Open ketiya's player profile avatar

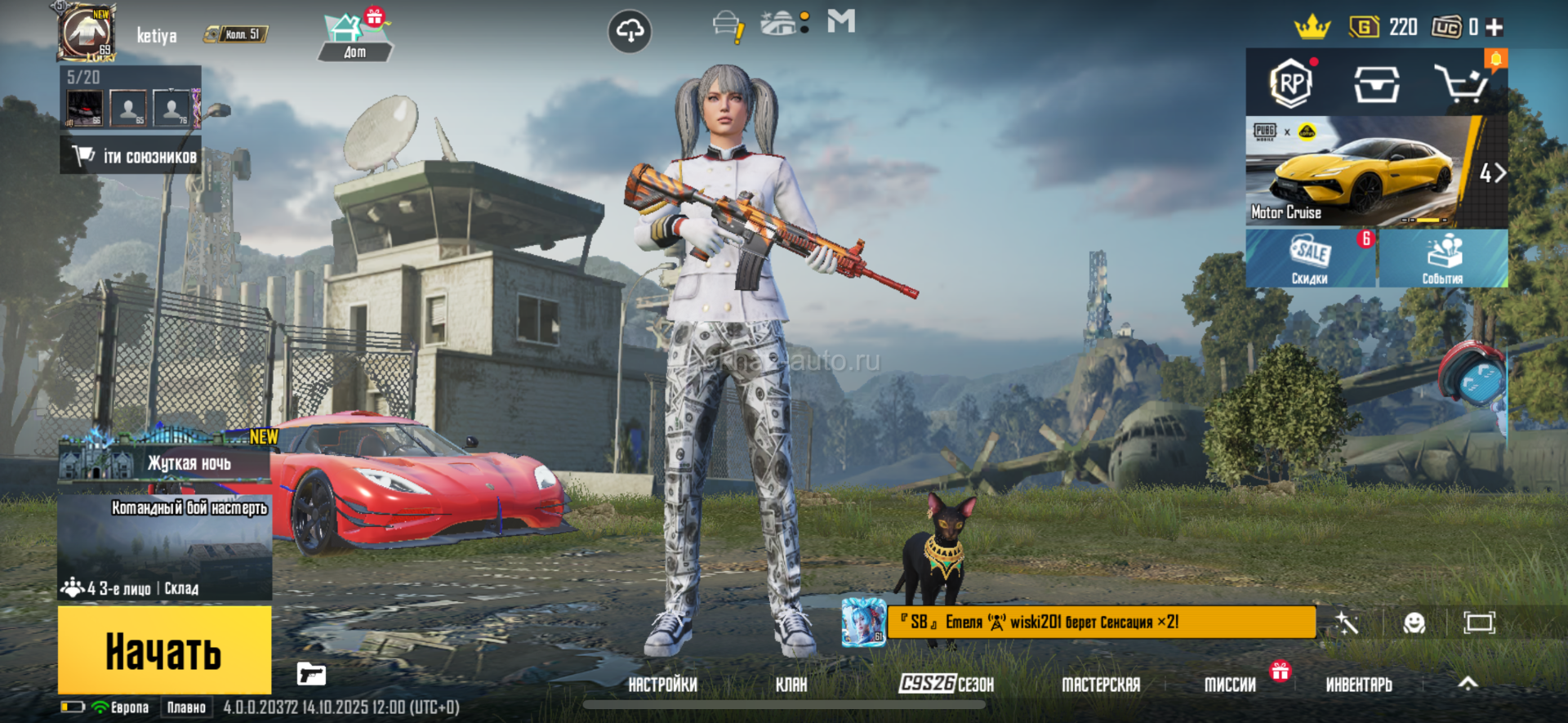coord(87,33)
